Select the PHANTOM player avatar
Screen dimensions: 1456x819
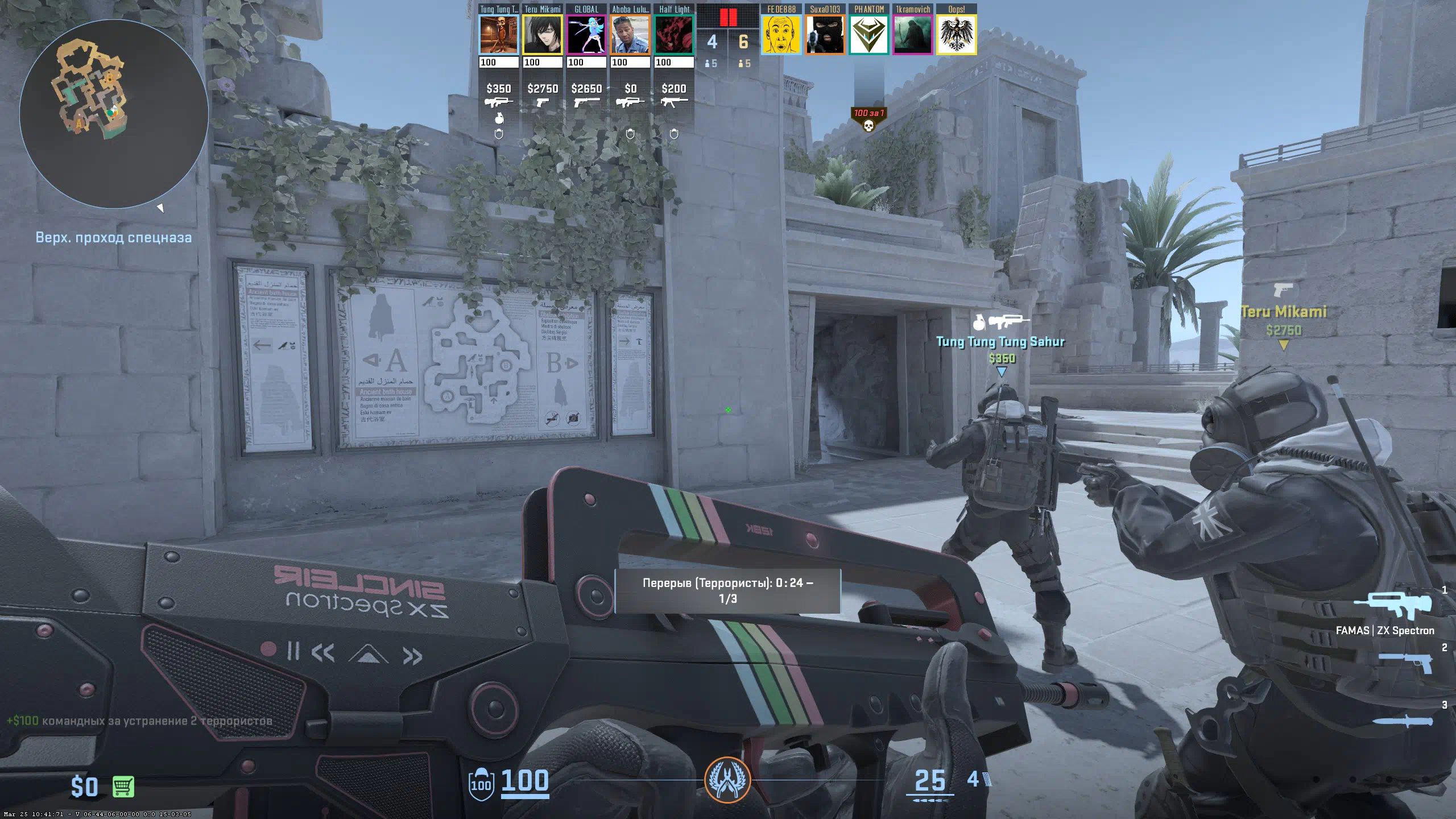click(x=868, y=35)
